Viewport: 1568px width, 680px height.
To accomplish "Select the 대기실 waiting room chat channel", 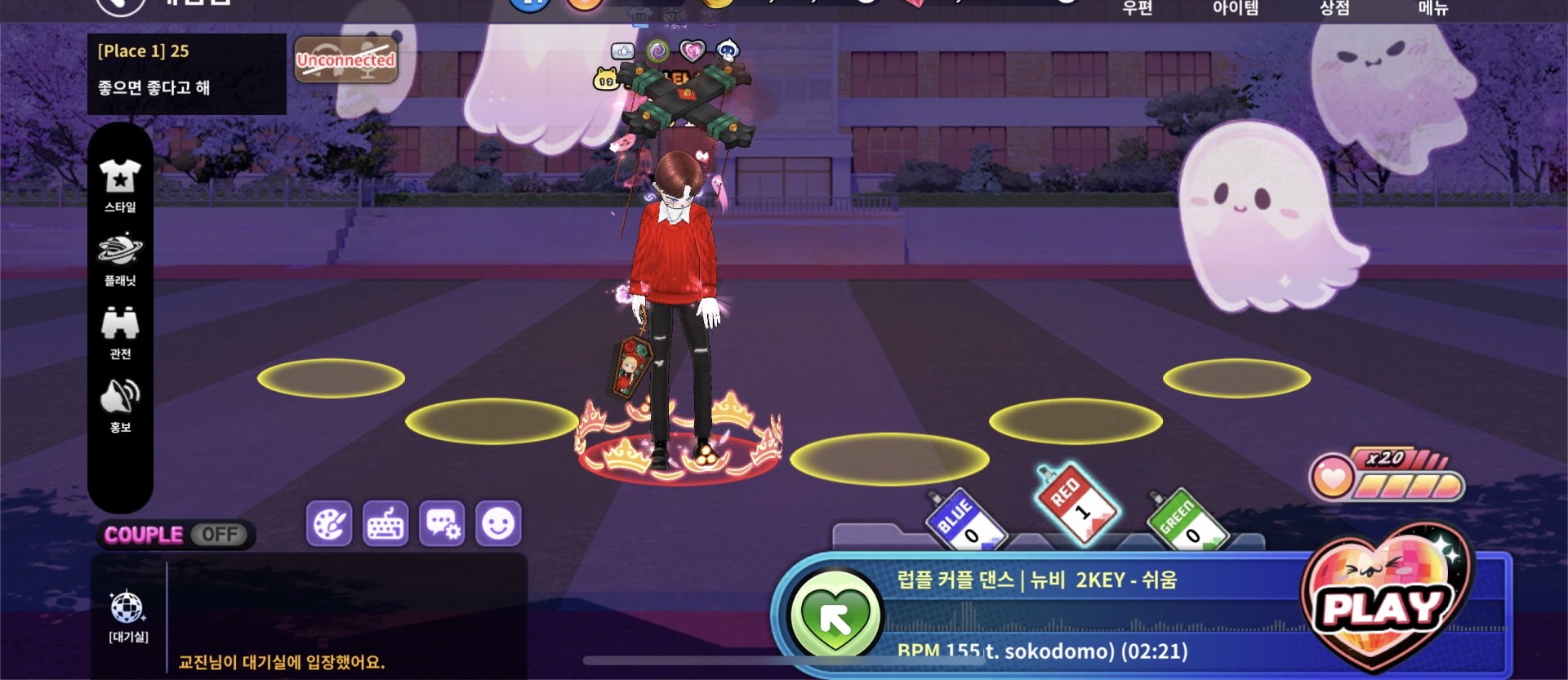I will [x=128, y=616].
